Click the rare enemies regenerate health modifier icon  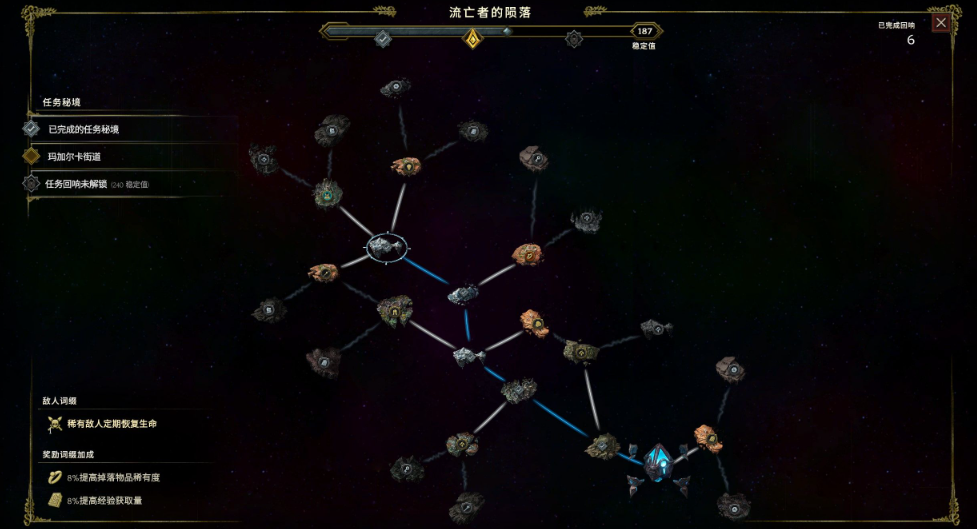tap(55, 424)
